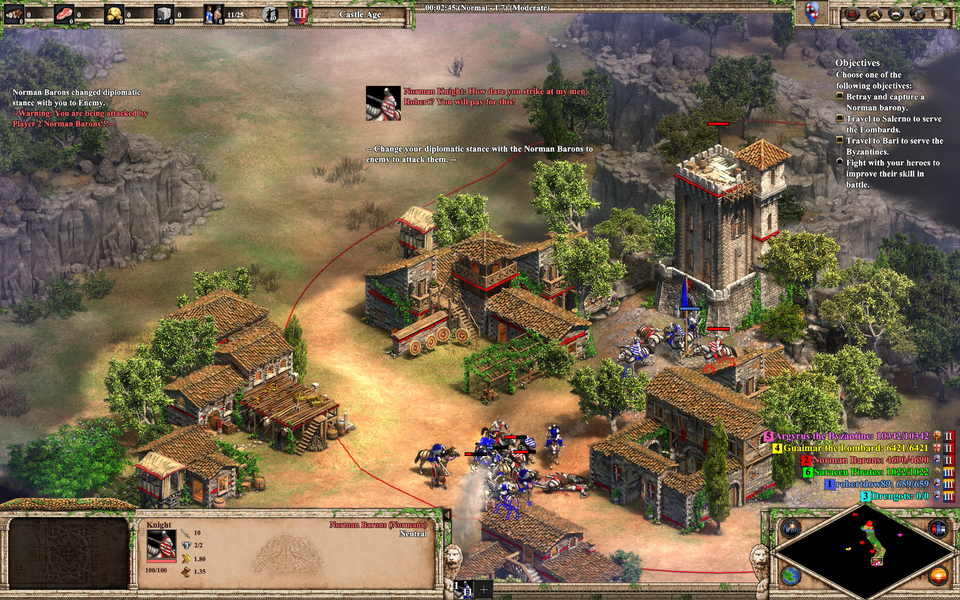Click the Castle Age roman numeral shield
This screenshot has height=600, width=960.
pos(299,14)
